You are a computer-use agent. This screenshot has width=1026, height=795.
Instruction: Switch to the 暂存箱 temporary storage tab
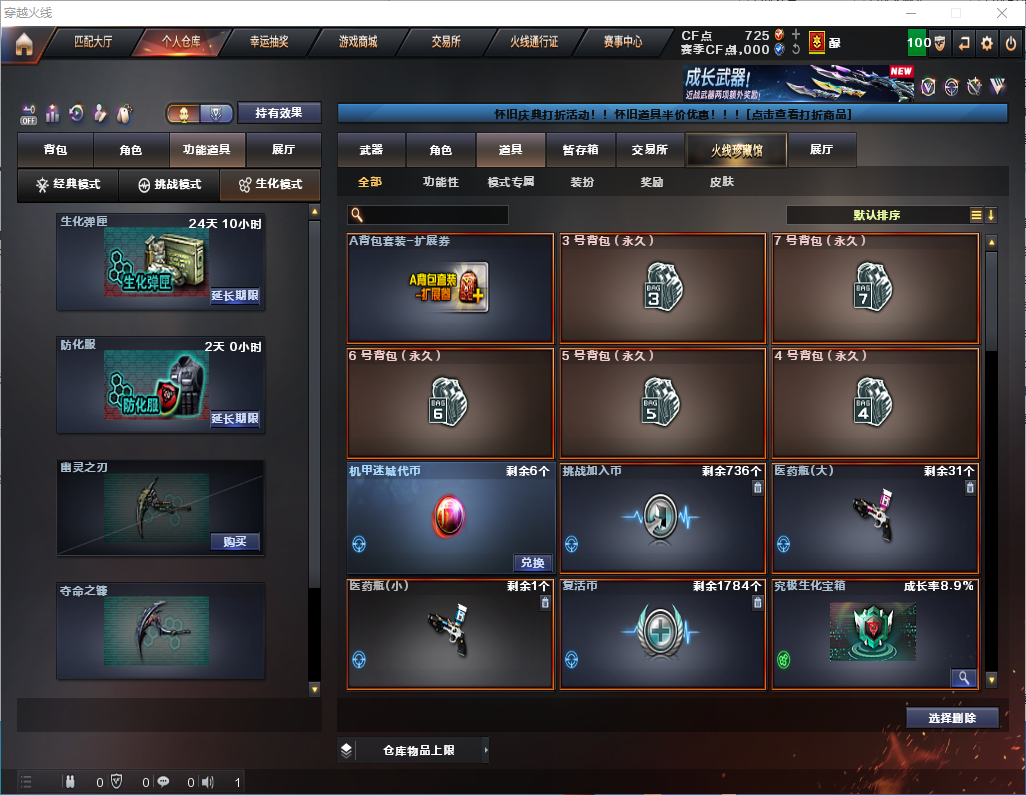click(580, 150)
